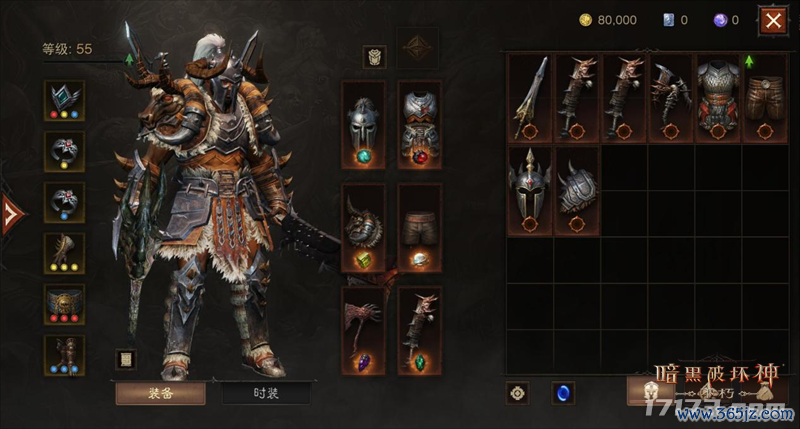Select the equipped amulet slot
Screen dimensions: 800x429
click(65, 100)
